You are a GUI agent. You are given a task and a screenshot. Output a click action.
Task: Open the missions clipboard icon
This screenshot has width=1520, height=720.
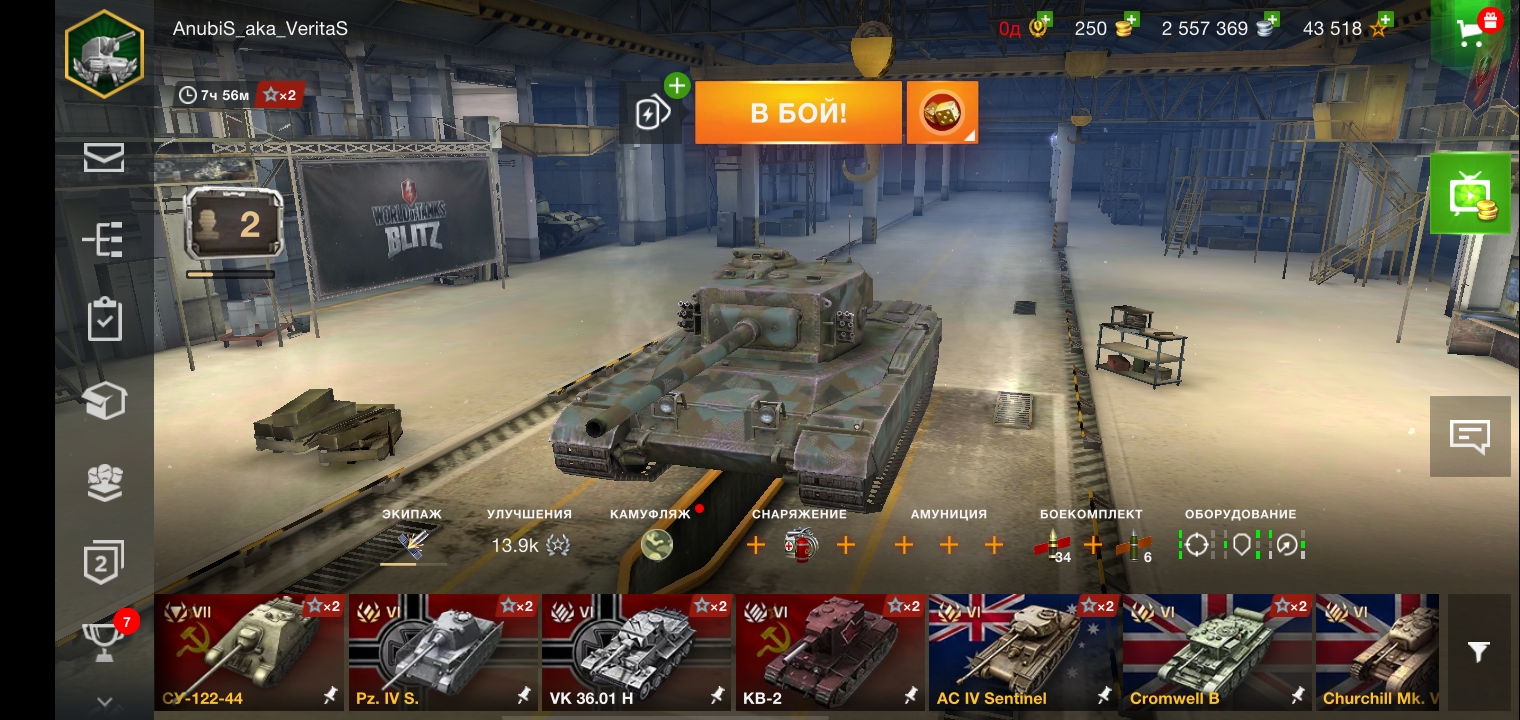(104, 320)
